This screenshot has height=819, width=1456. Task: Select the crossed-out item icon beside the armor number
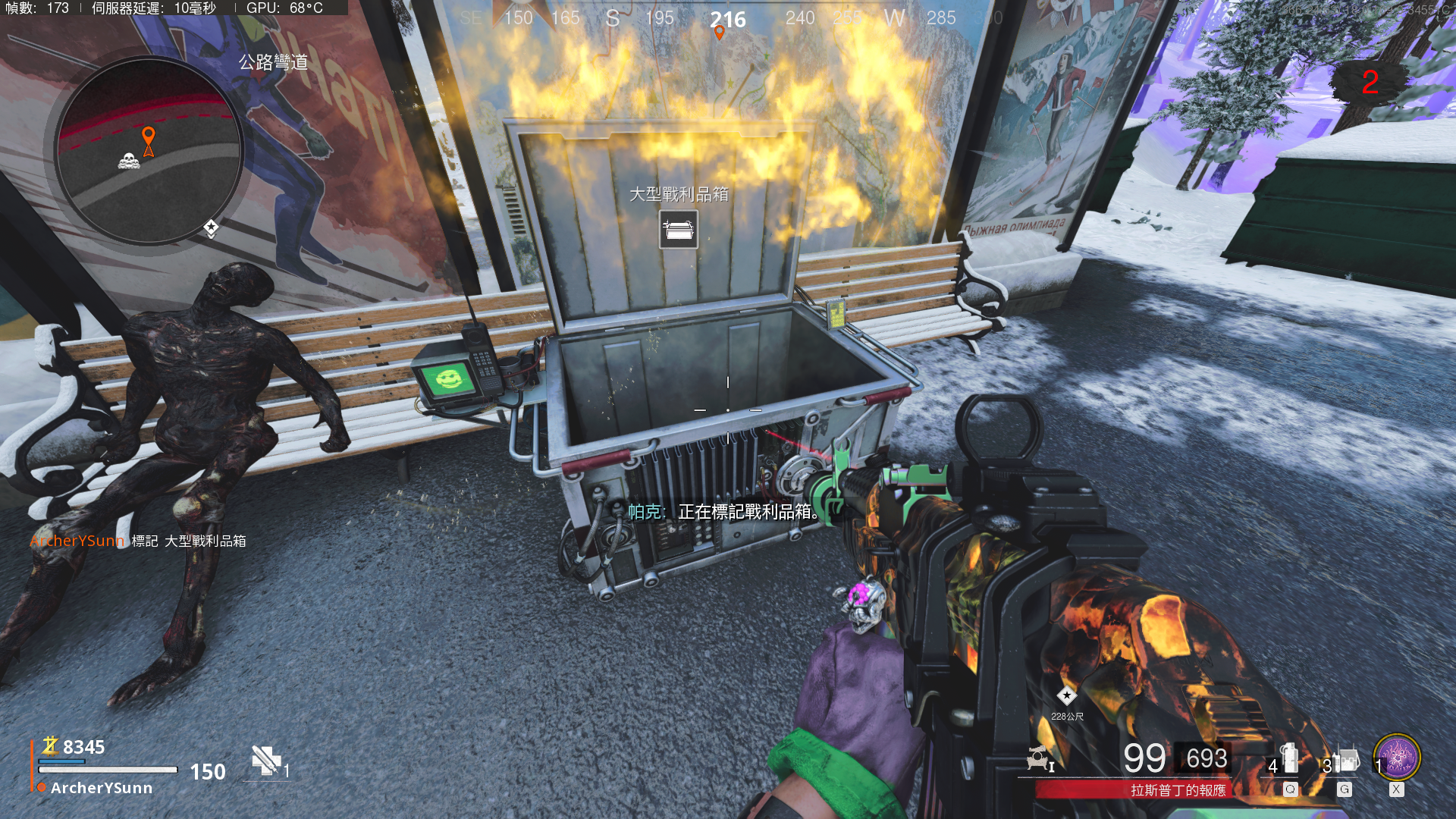point(265,761)
